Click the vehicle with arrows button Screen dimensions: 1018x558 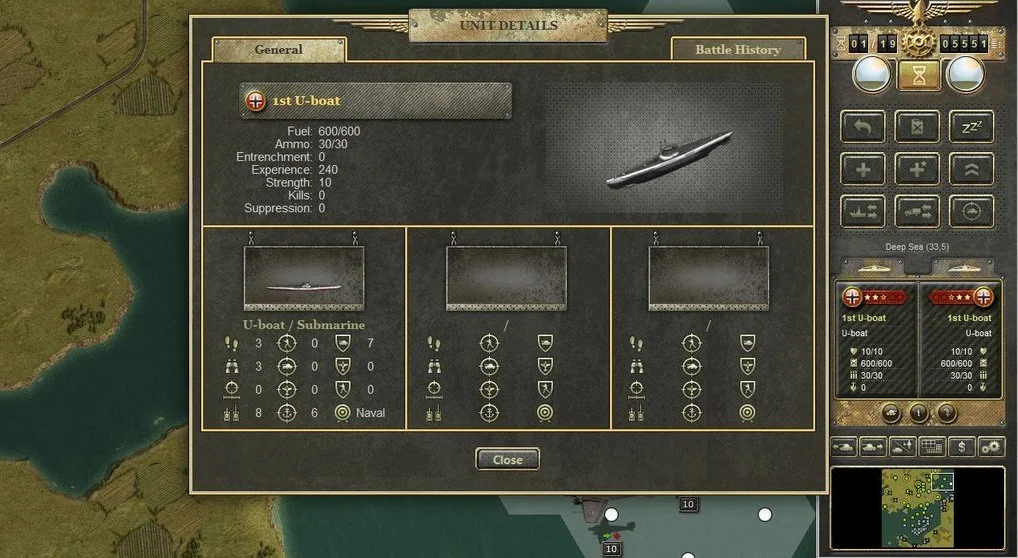[x=917, y=211]
